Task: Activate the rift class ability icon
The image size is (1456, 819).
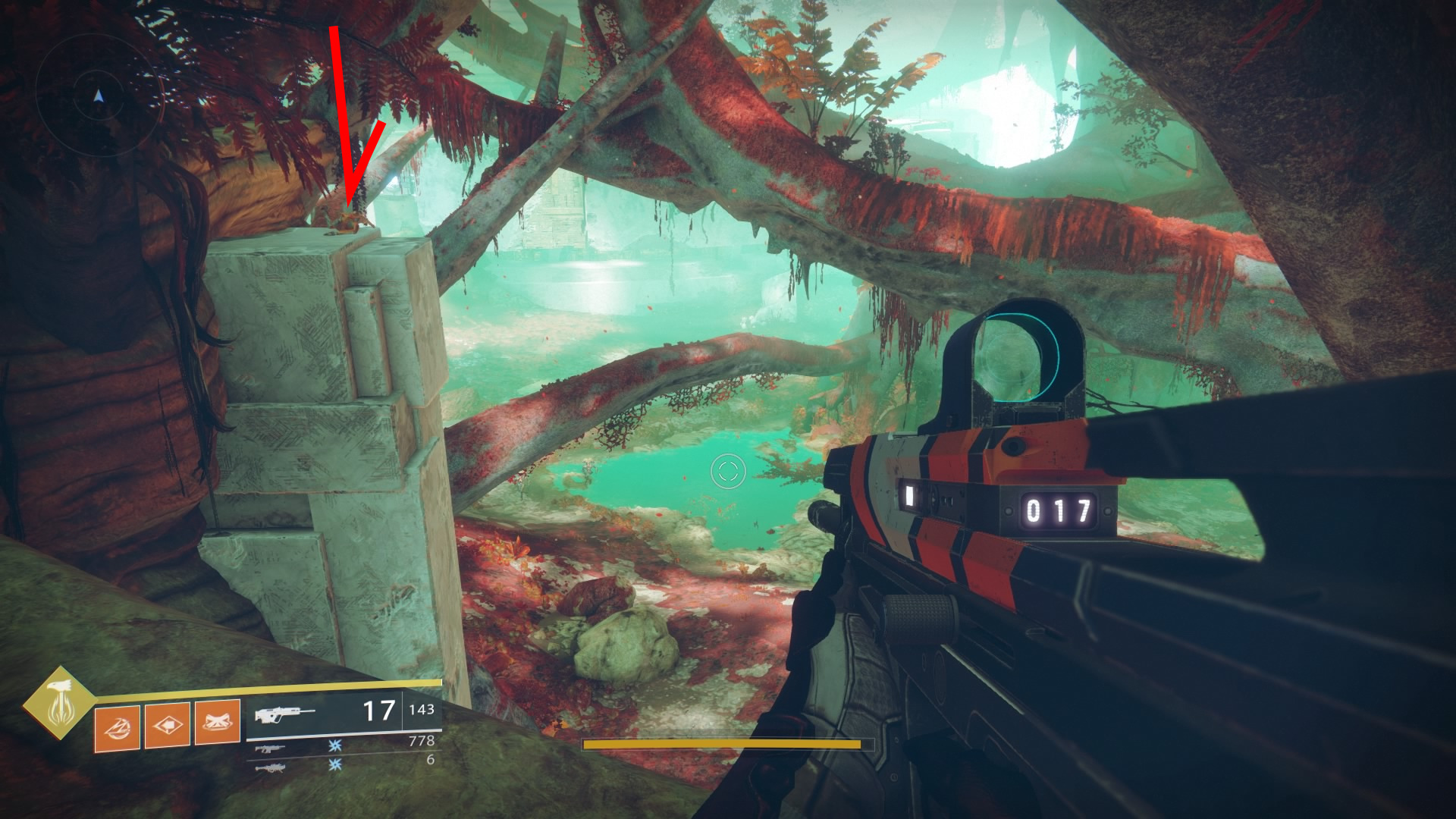Action: pyautogui.click(x=217, y=726)
